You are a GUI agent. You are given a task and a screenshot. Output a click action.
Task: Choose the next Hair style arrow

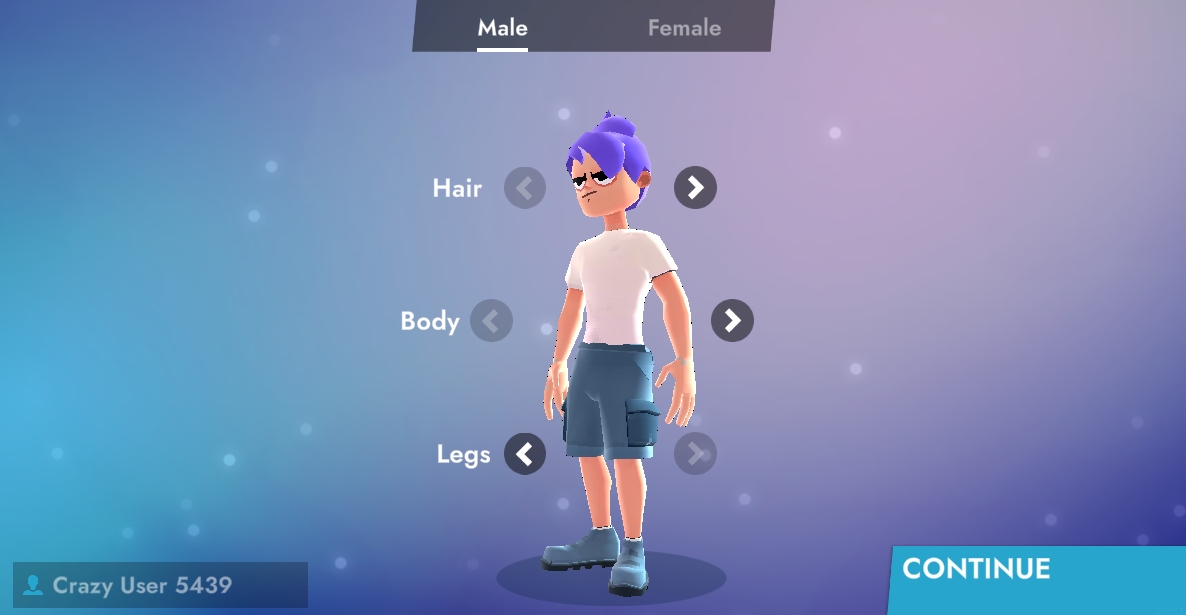click(x=695, y=187)
